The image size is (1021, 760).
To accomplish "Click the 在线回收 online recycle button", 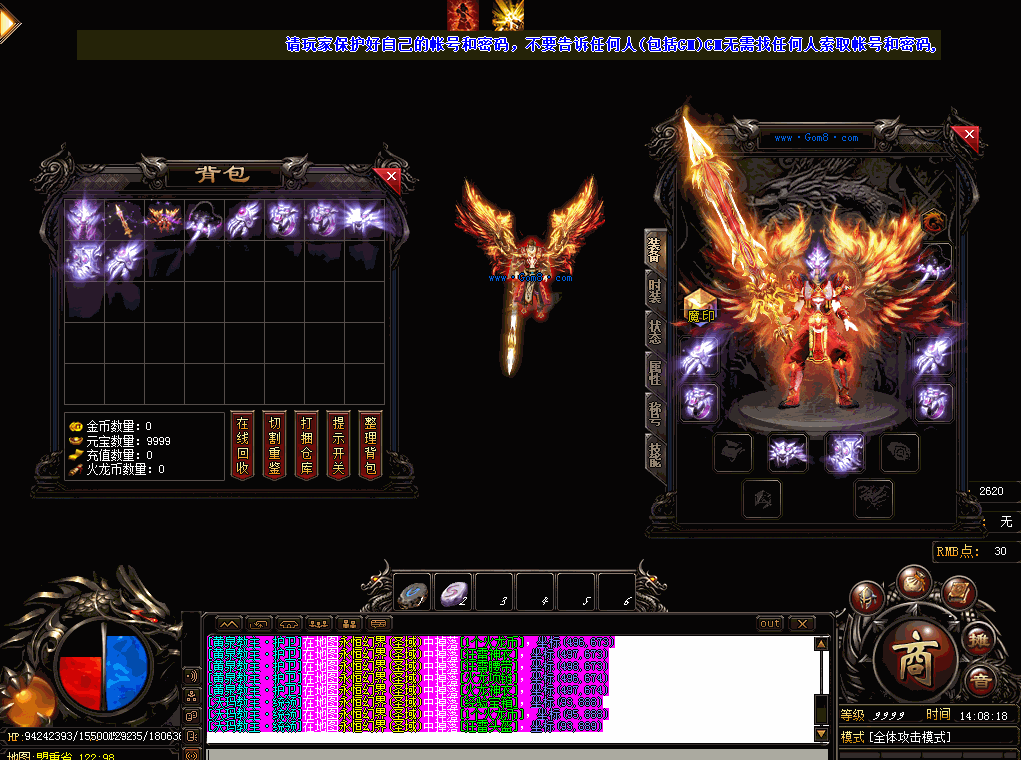I will point(241,445).
